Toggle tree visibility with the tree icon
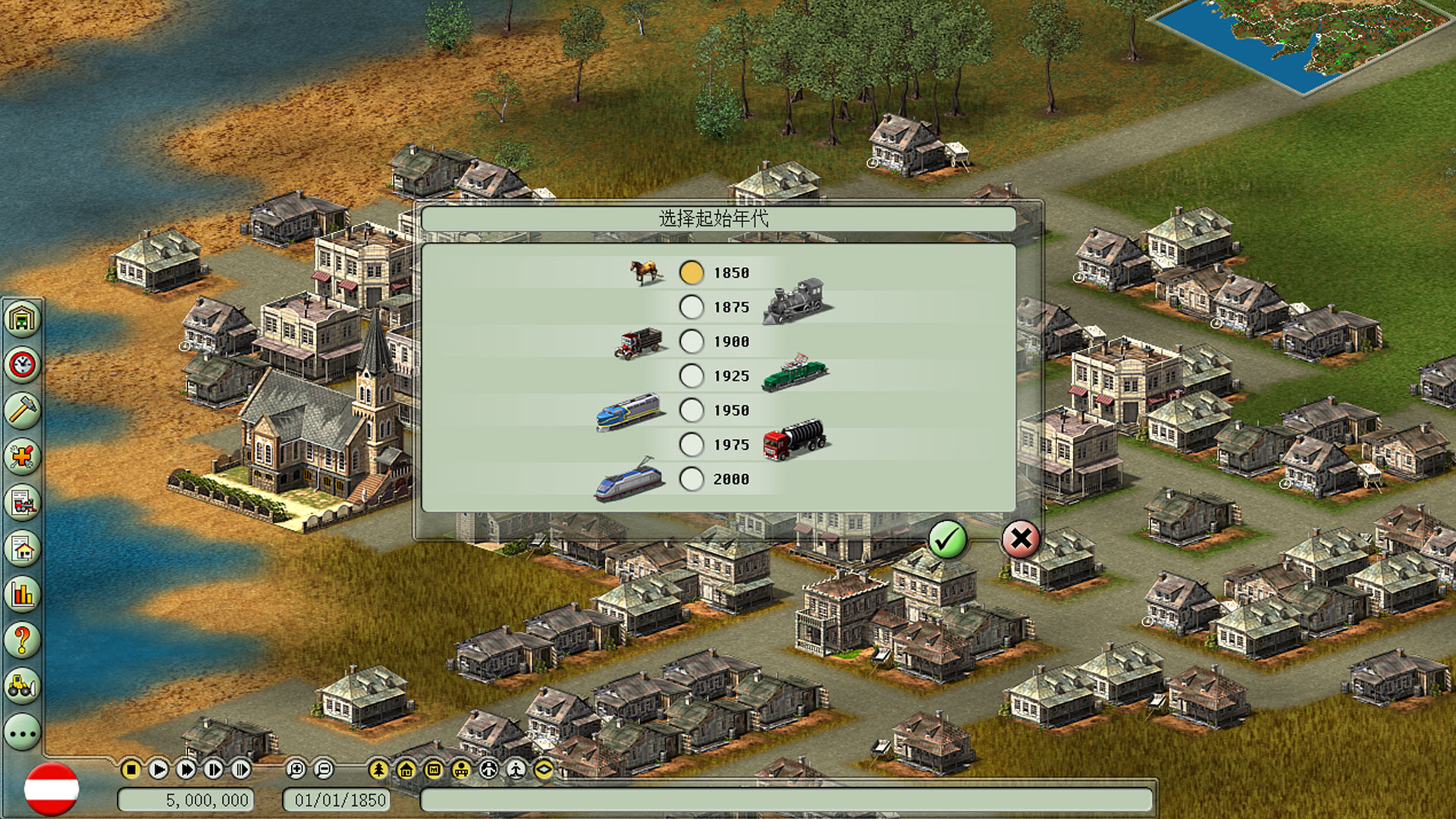 point(378,770)
